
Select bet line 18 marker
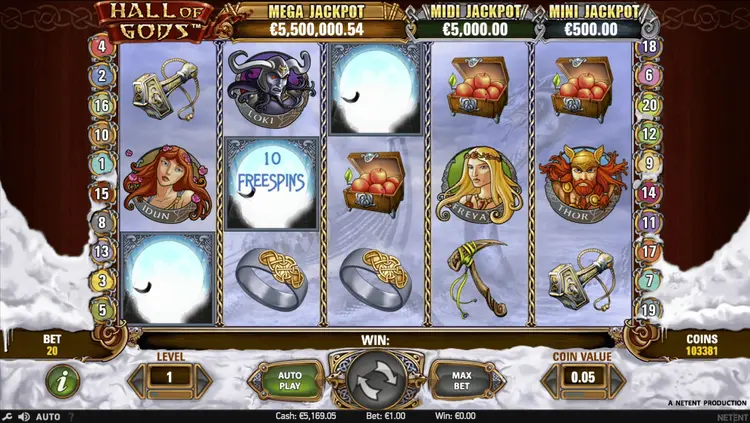pyautogui.click(x=650, y=46)
